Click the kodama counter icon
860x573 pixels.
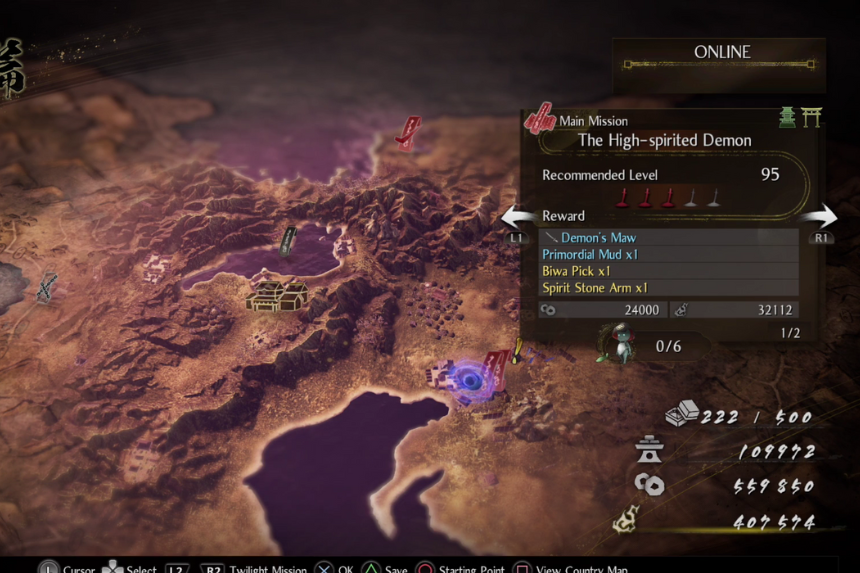[x=613, y=343]
